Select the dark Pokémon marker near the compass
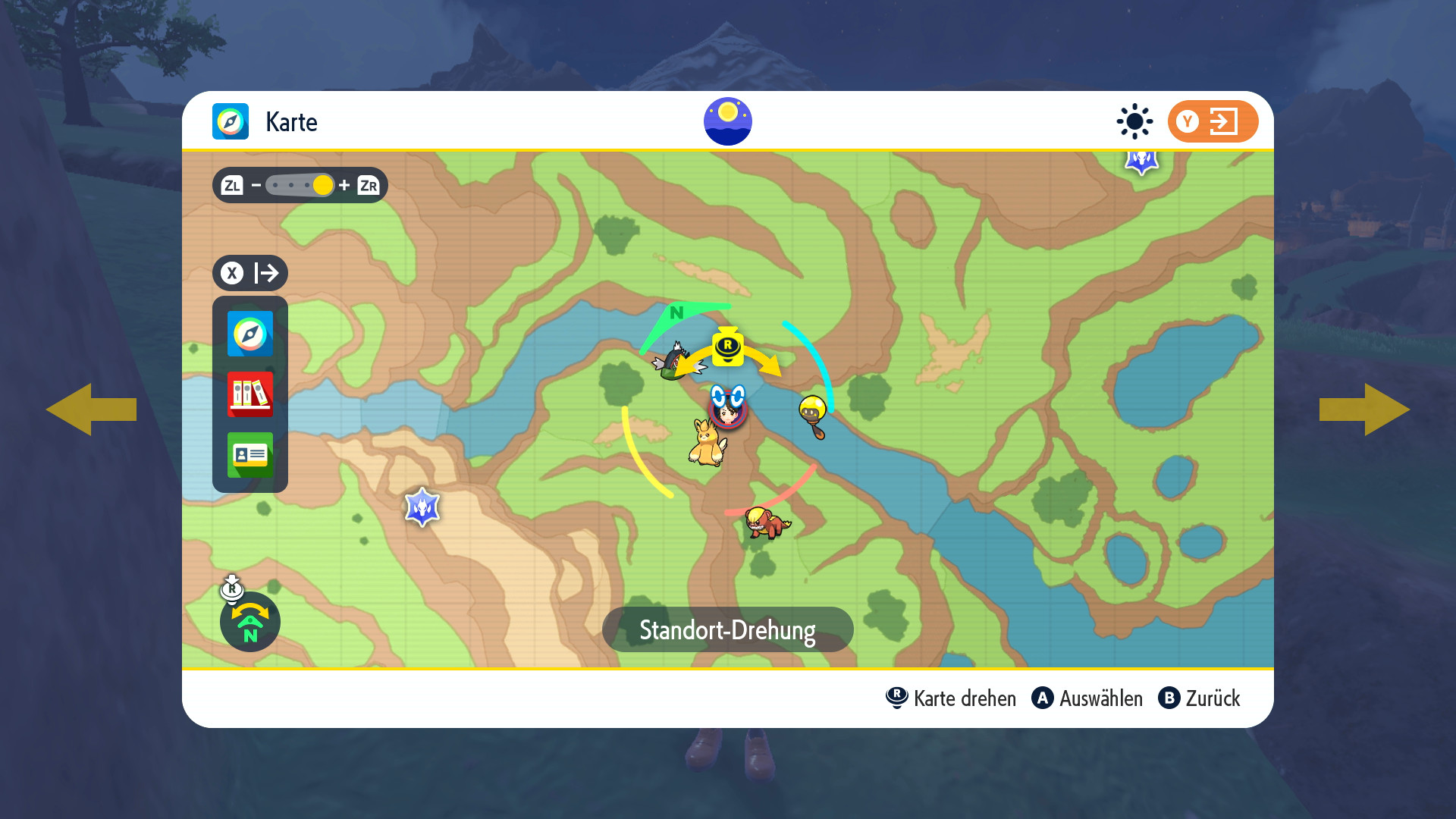This screenshot has height=819, width=1456. tap(674, 362)
